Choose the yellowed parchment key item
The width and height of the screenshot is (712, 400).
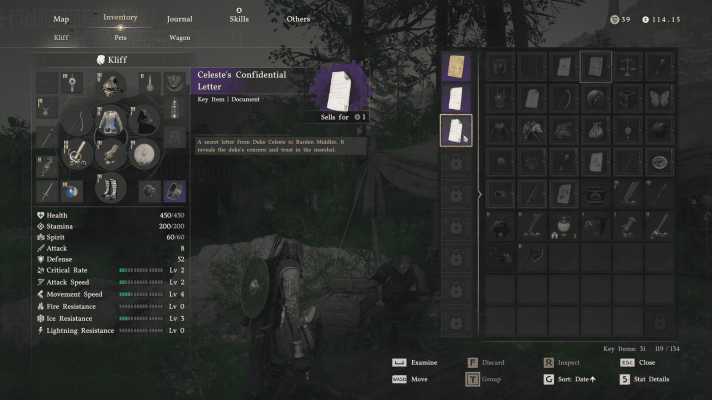456,67
